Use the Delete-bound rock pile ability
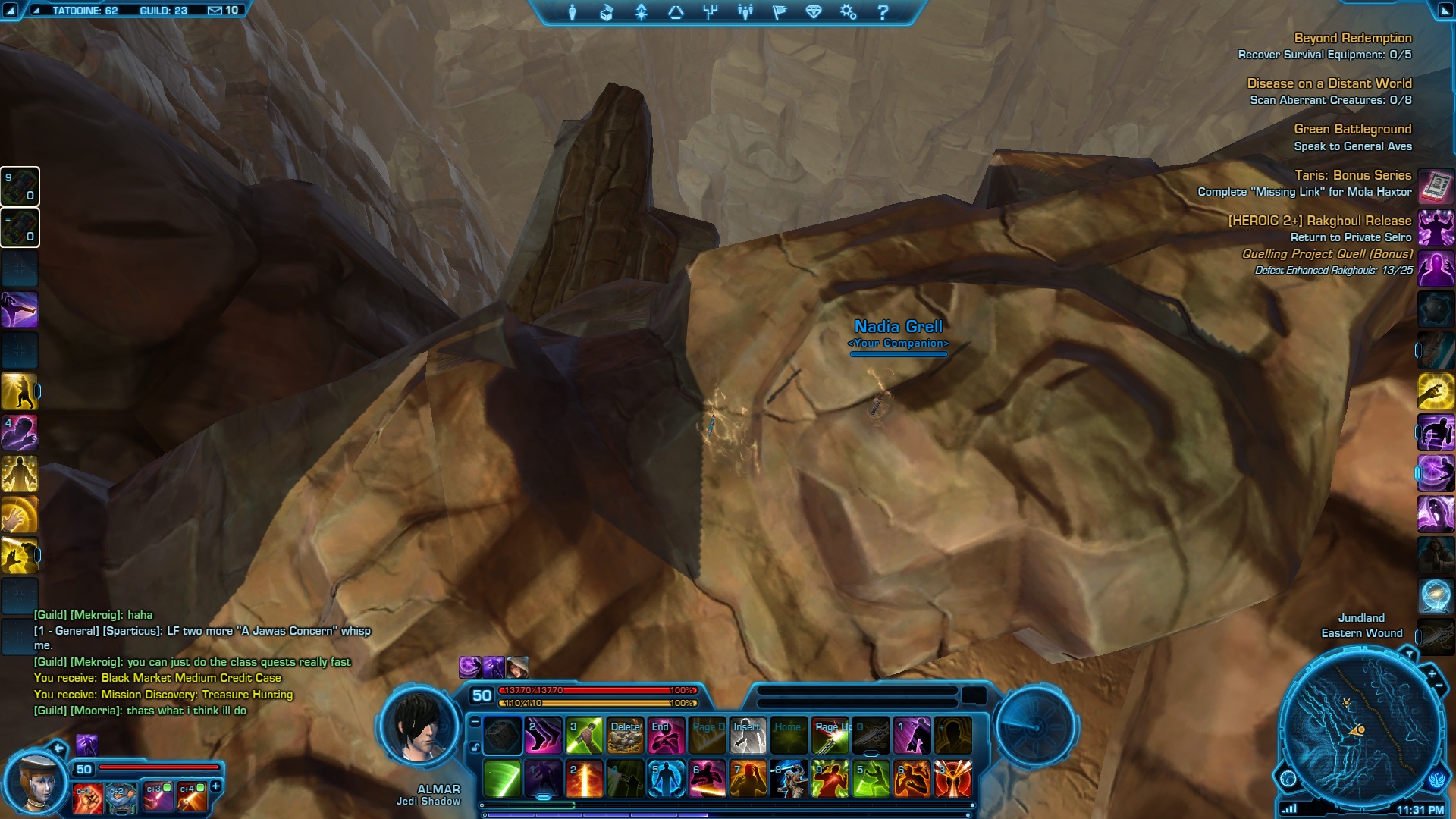Viewport: 1456px width, 819px height. pos(625,736)
